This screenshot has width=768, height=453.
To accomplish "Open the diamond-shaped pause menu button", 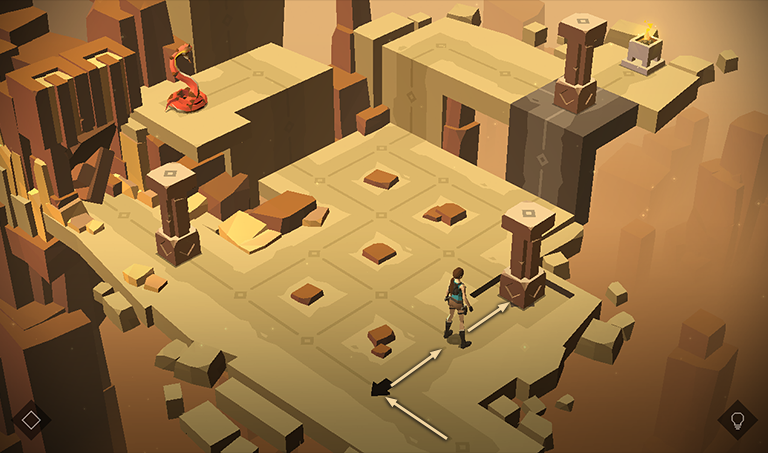I will [x=31, y=419].
